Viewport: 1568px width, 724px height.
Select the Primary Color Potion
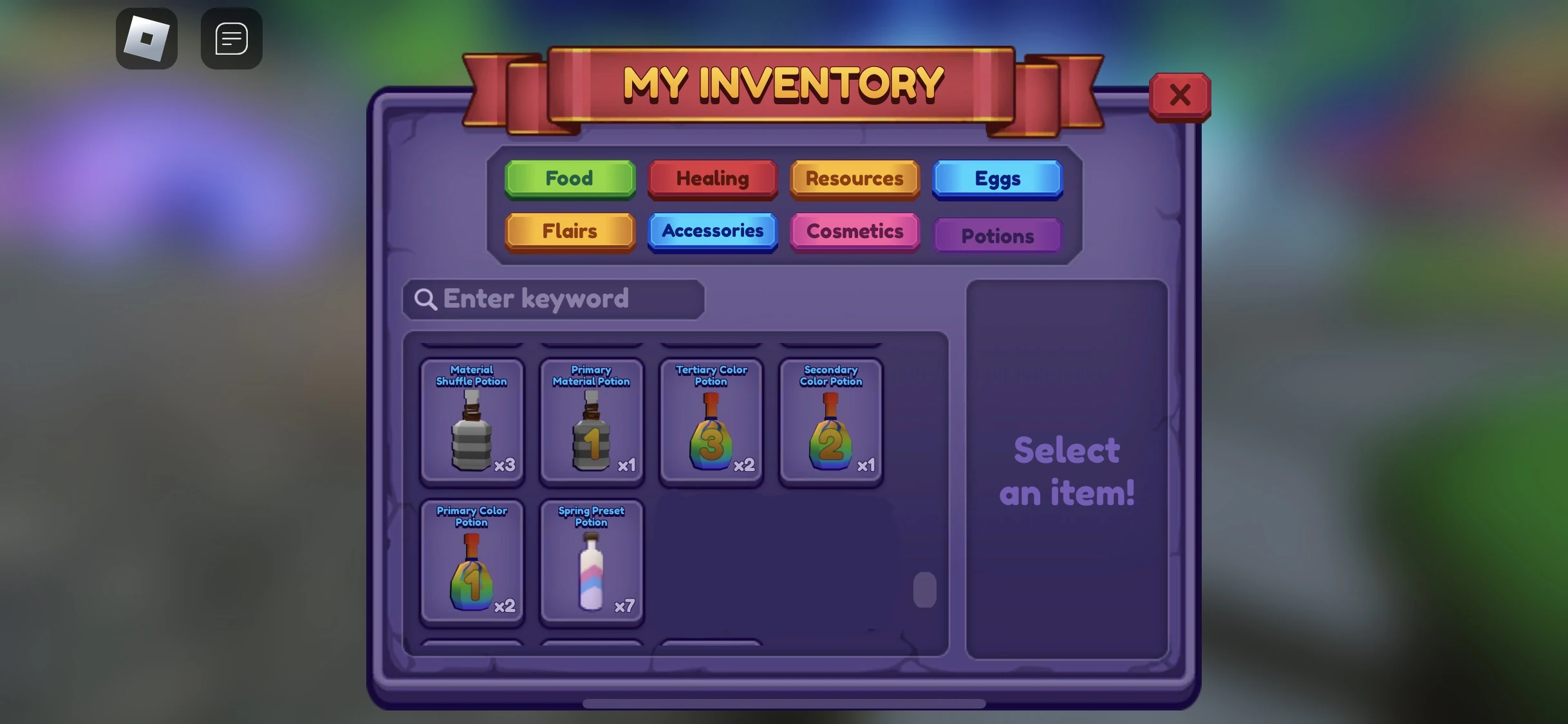(472, 563)
